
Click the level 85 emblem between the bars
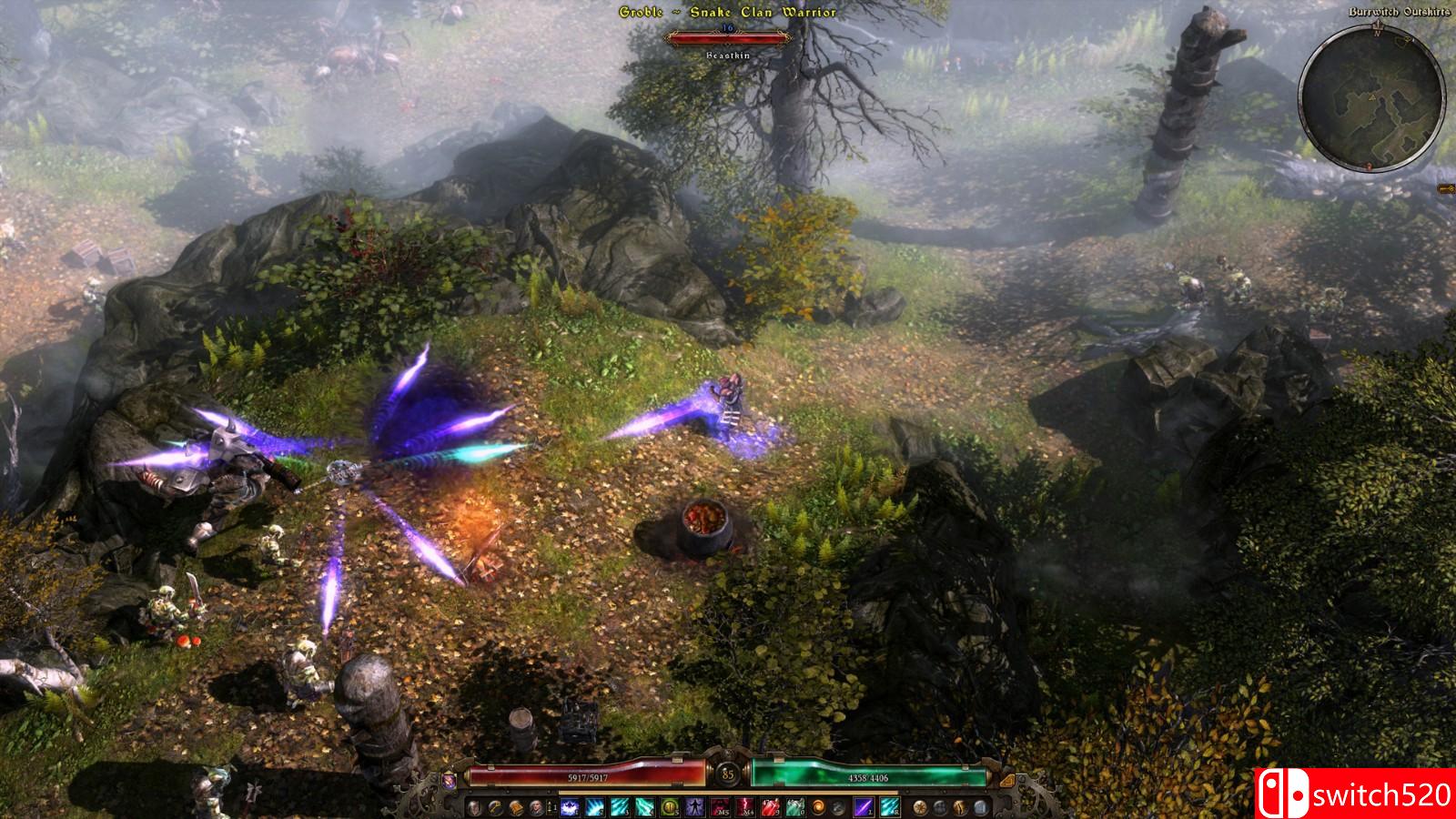(x=729, y=774)
